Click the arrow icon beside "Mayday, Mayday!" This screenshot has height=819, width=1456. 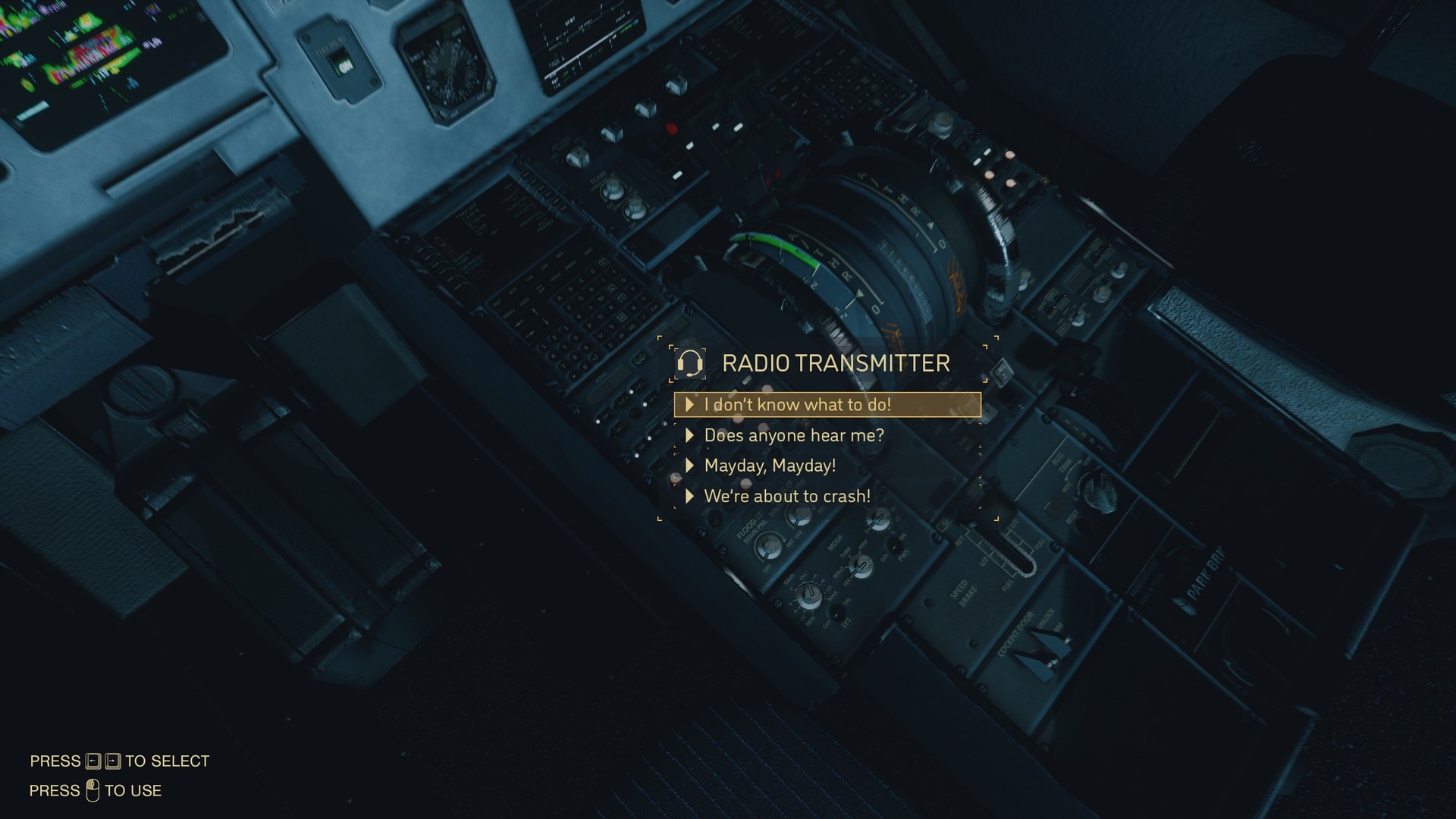tap(691, 466)
